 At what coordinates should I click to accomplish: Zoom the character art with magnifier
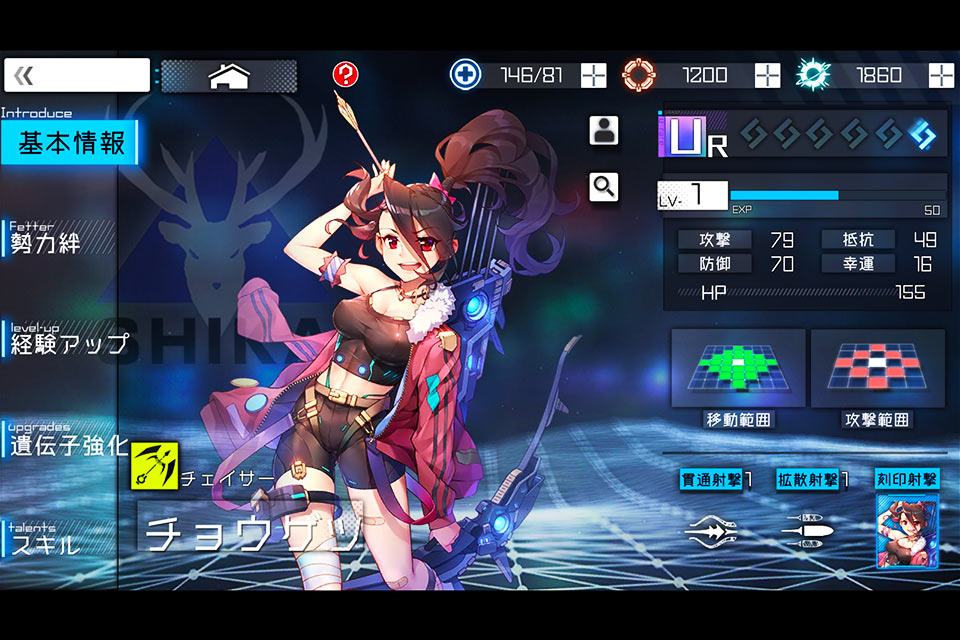[x=603, y=187]
